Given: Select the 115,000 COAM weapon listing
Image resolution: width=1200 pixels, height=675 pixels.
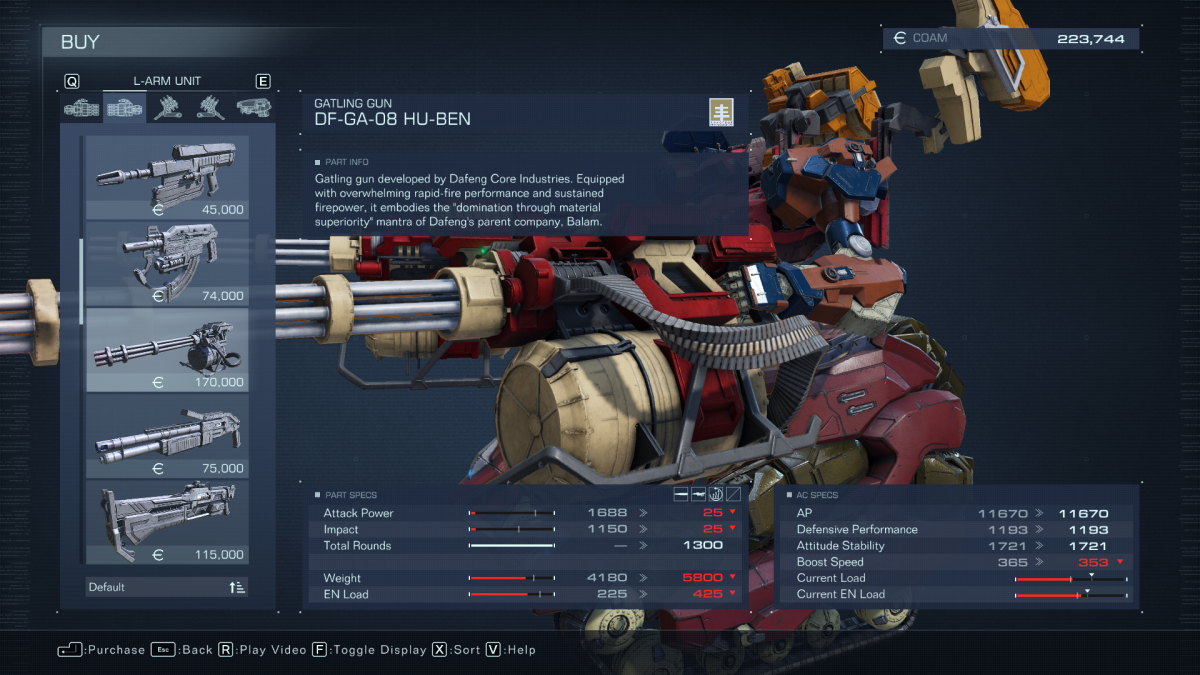Looking at the screenshot, I should pyautogui.click(x=167, y=522).
